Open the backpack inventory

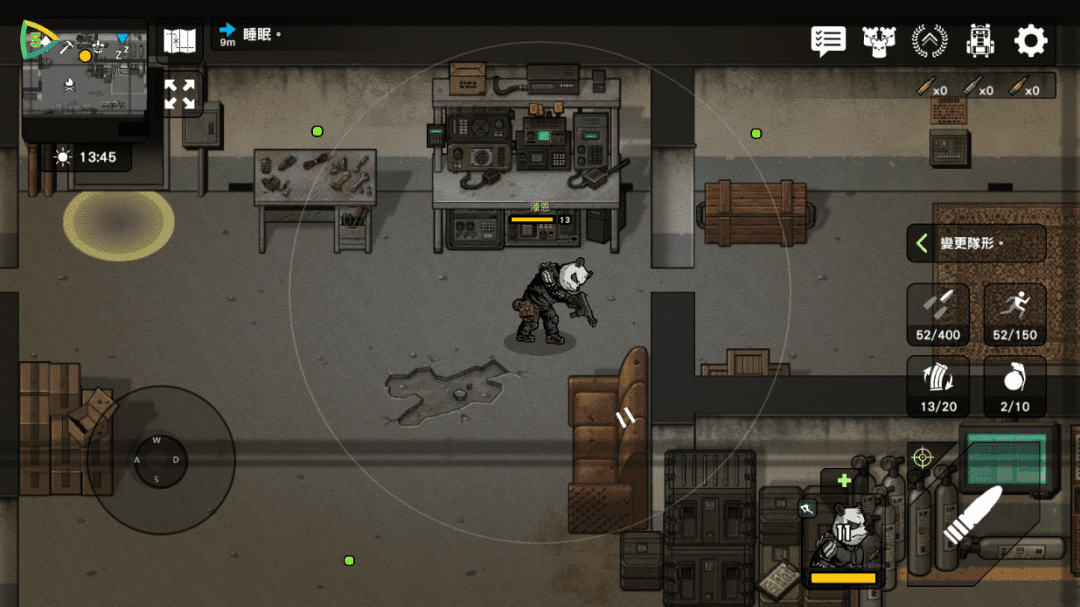click(980, 41)
